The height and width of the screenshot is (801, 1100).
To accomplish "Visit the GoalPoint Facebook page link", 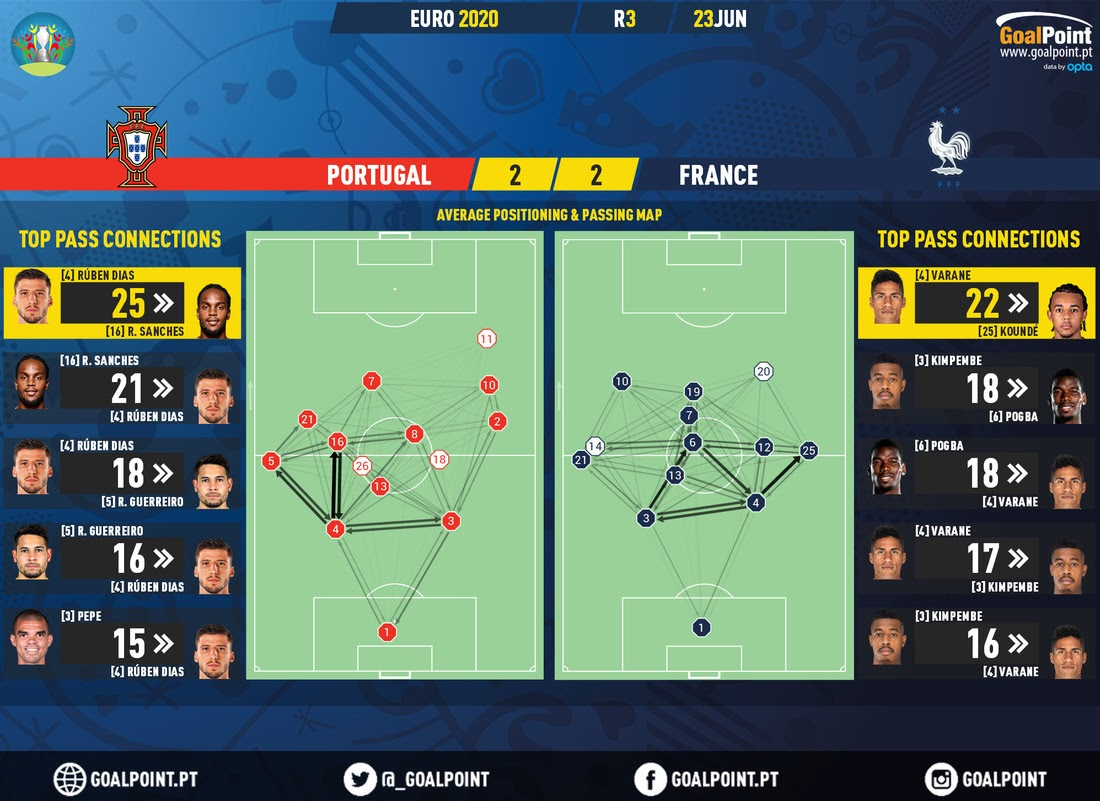I will coord(706,779).
